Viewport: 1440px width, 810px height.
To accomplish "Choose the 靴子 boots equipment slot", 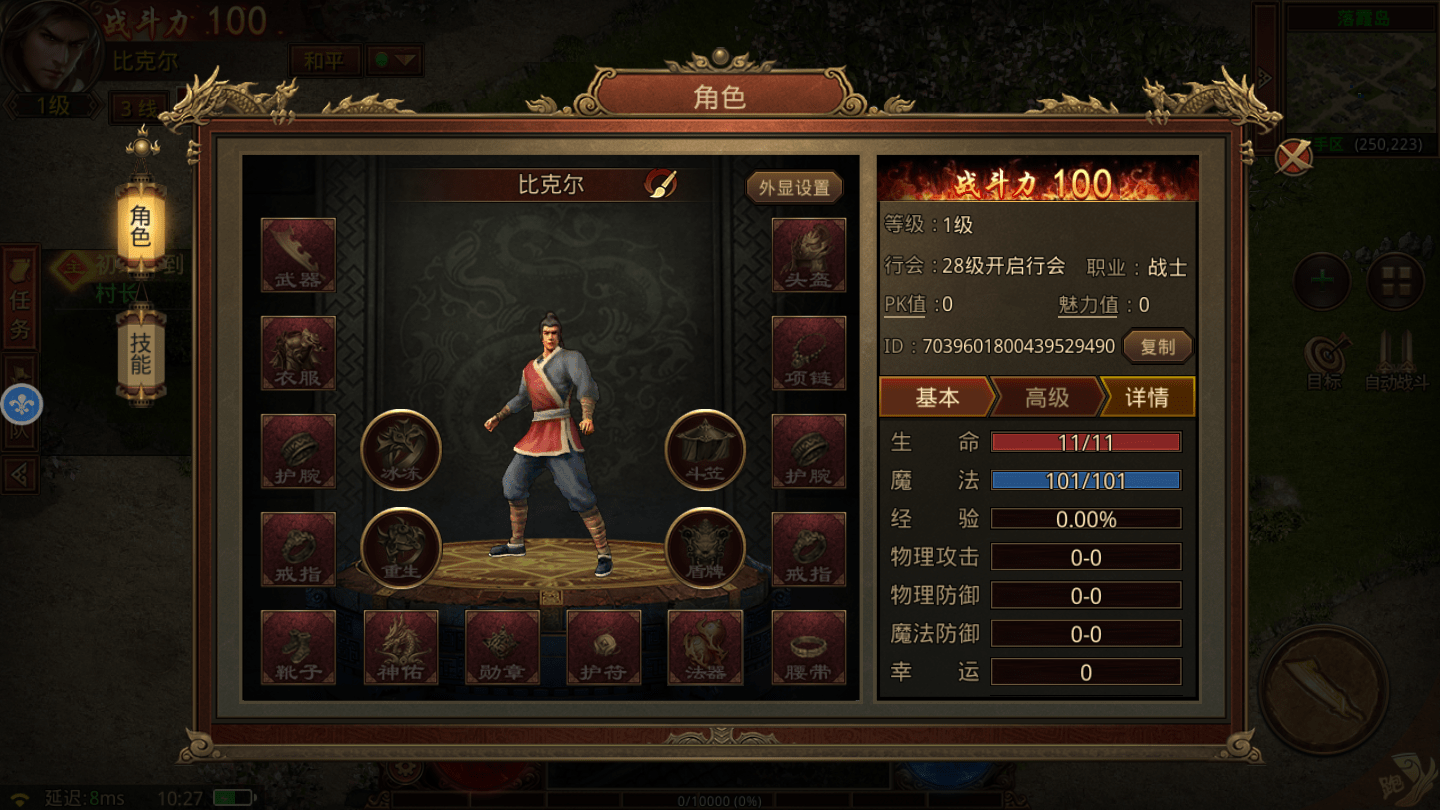I will coord(298,647).
